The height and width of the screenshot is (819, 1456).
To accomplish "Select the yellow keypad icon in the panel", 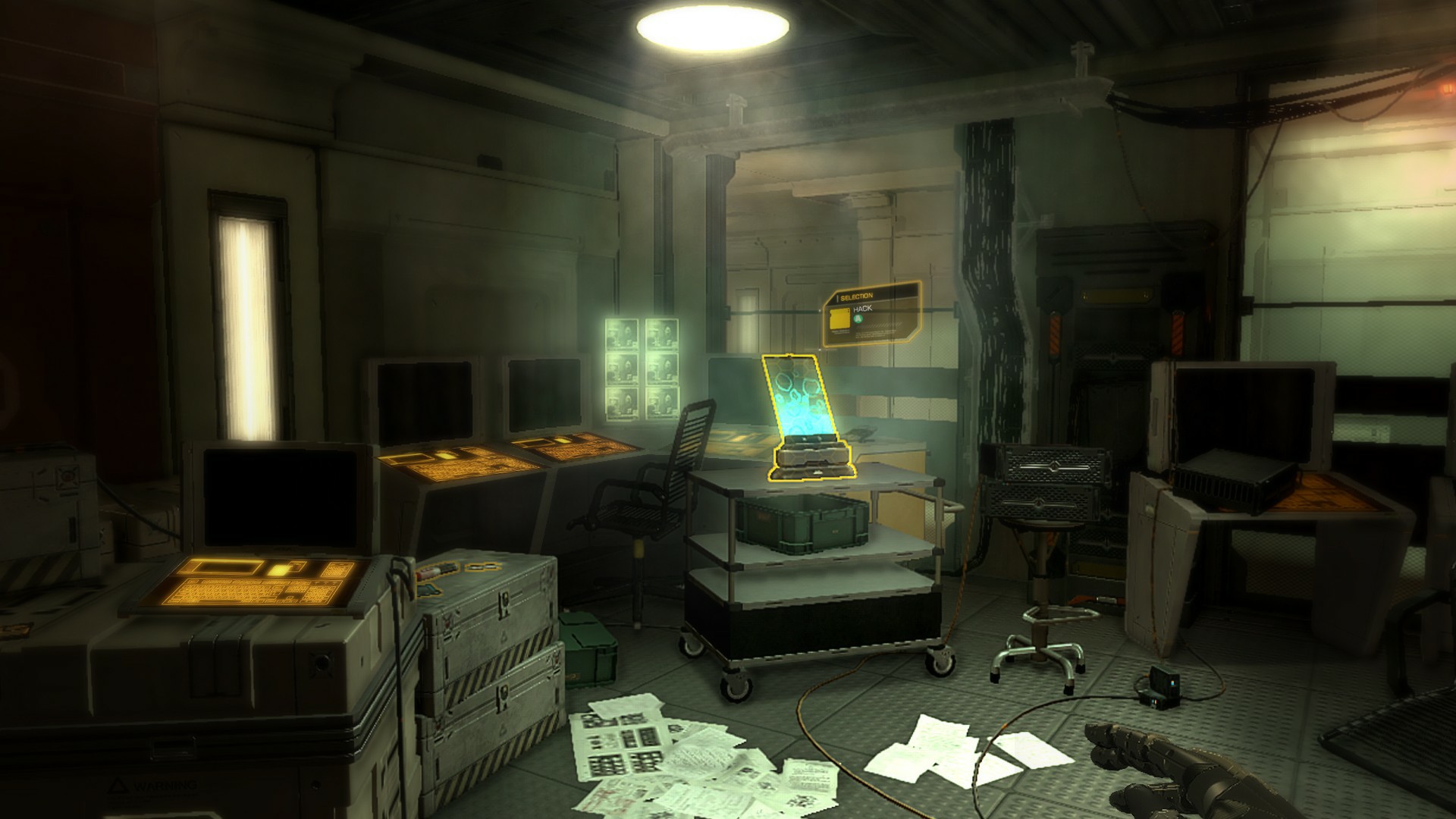I will pos(839,318).
